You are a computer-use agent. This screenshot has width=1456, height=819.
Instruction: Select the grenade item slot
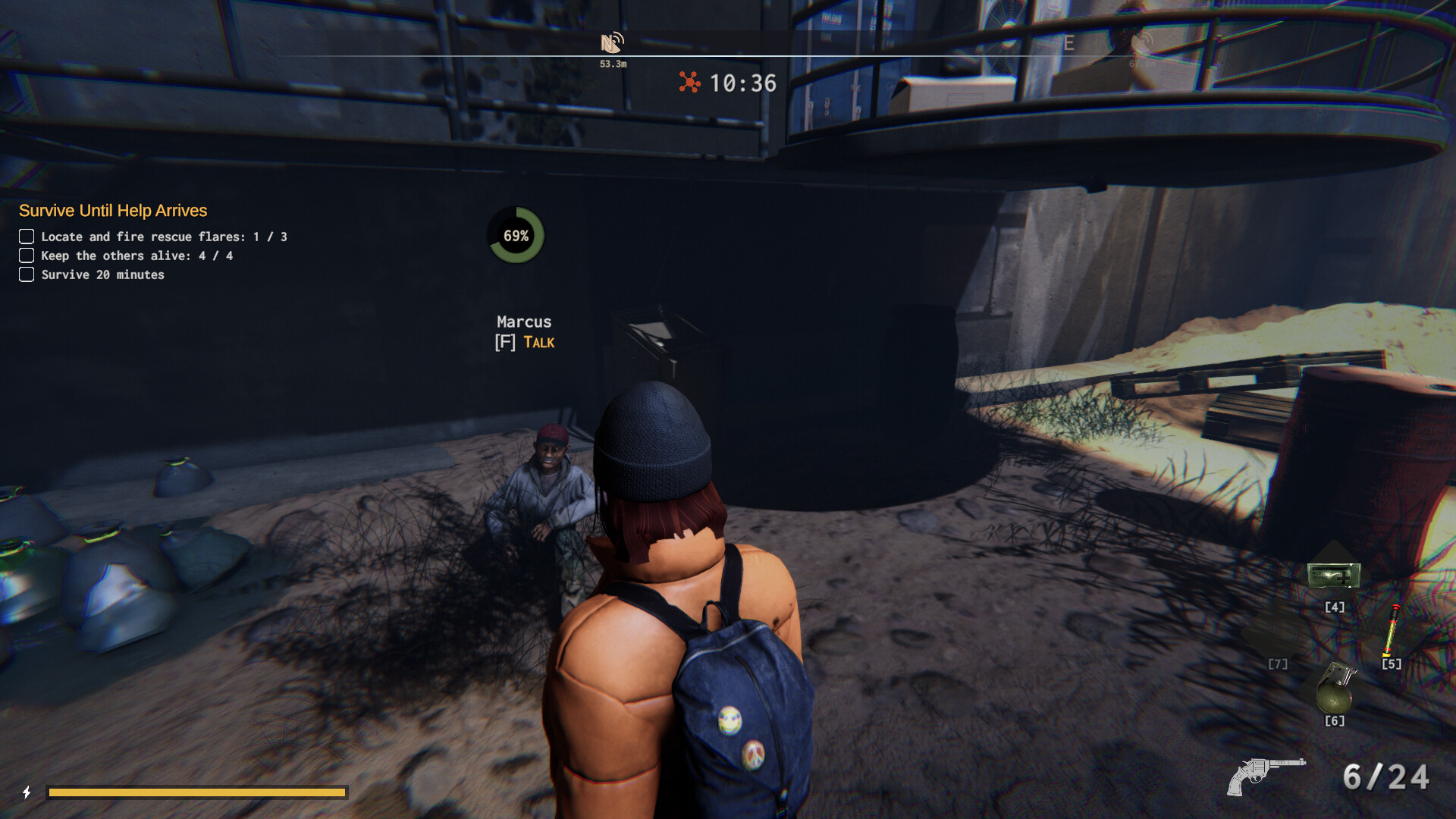[x=1335, y=687]
